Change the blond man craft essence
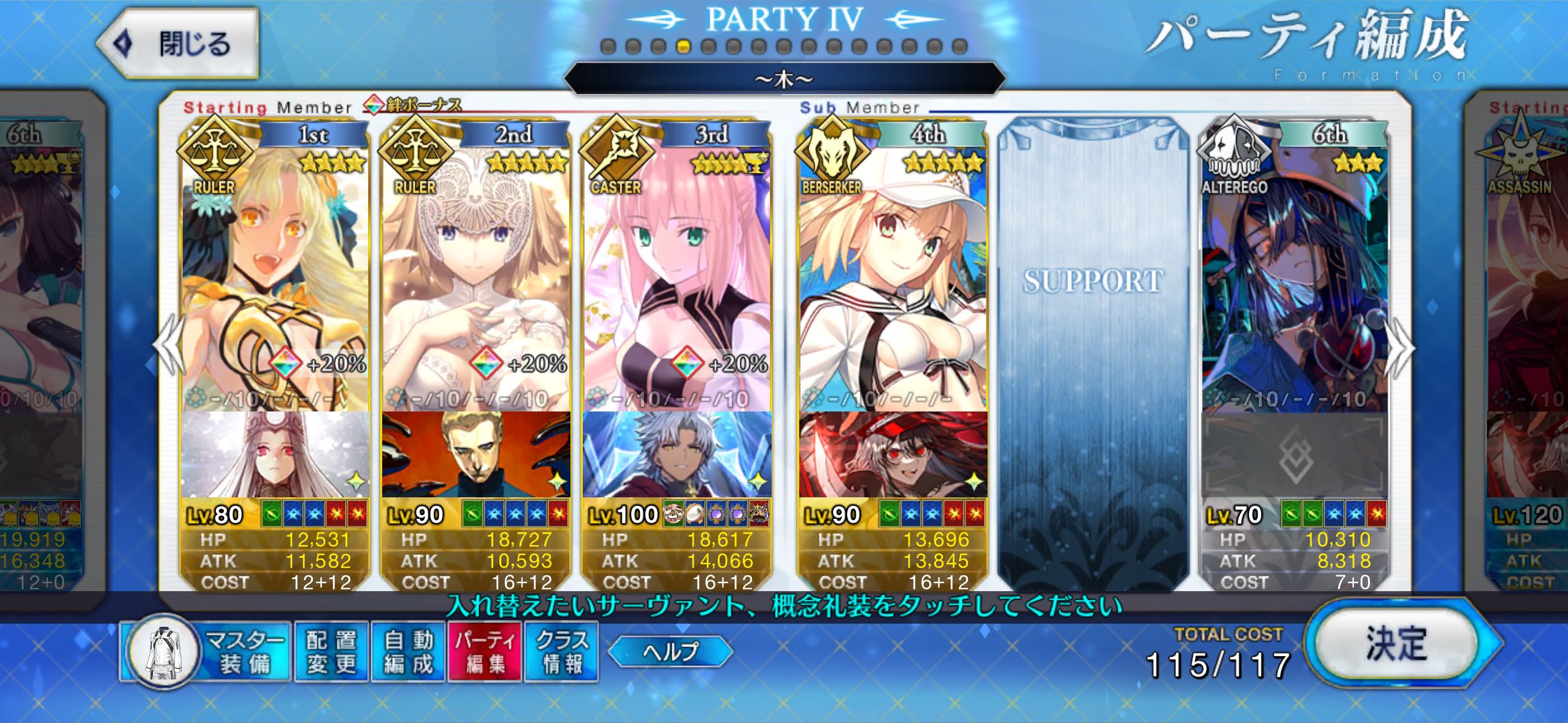The height and width of the screenshot is (723, 1568). pos(475,454)
